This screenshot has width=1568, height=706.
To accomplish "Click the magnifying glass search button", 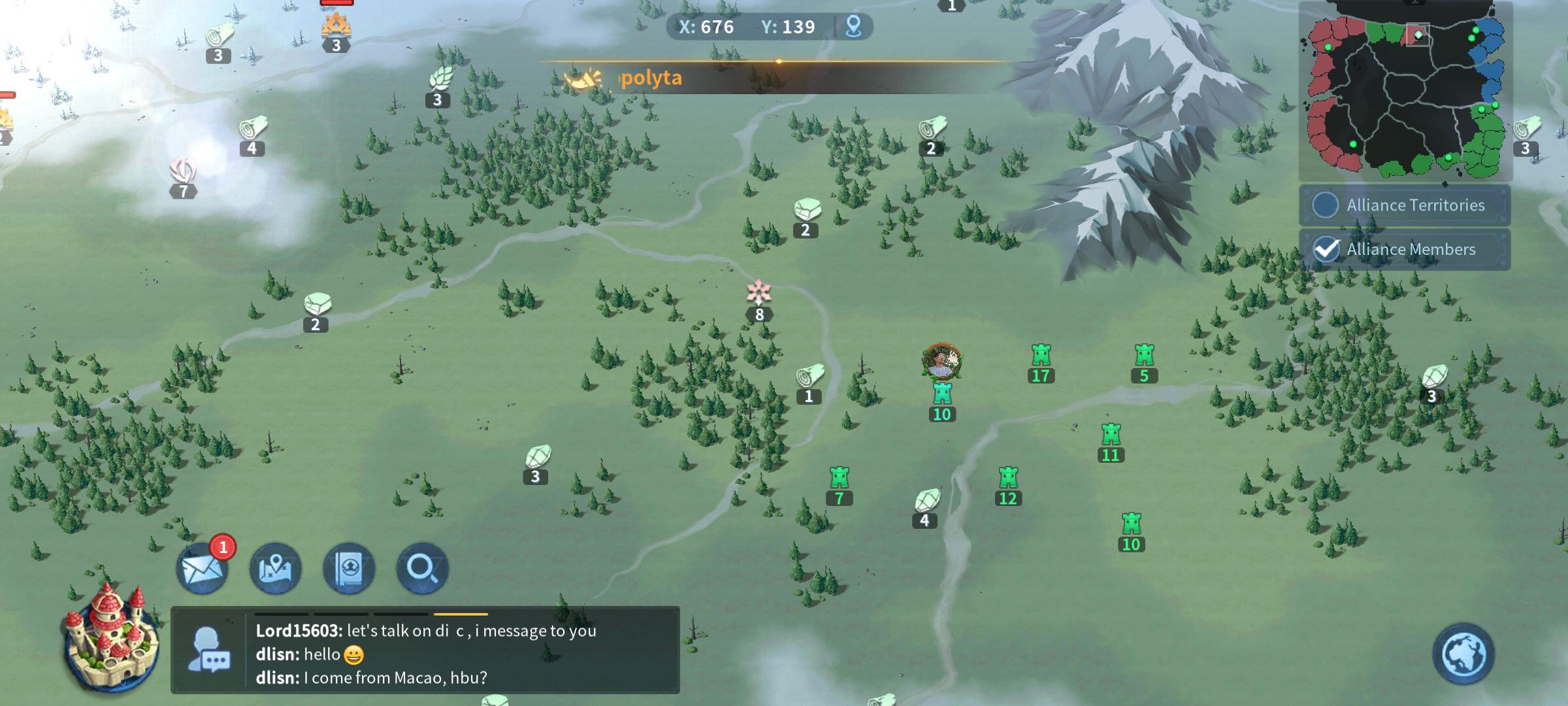I will tap(423, 569).
